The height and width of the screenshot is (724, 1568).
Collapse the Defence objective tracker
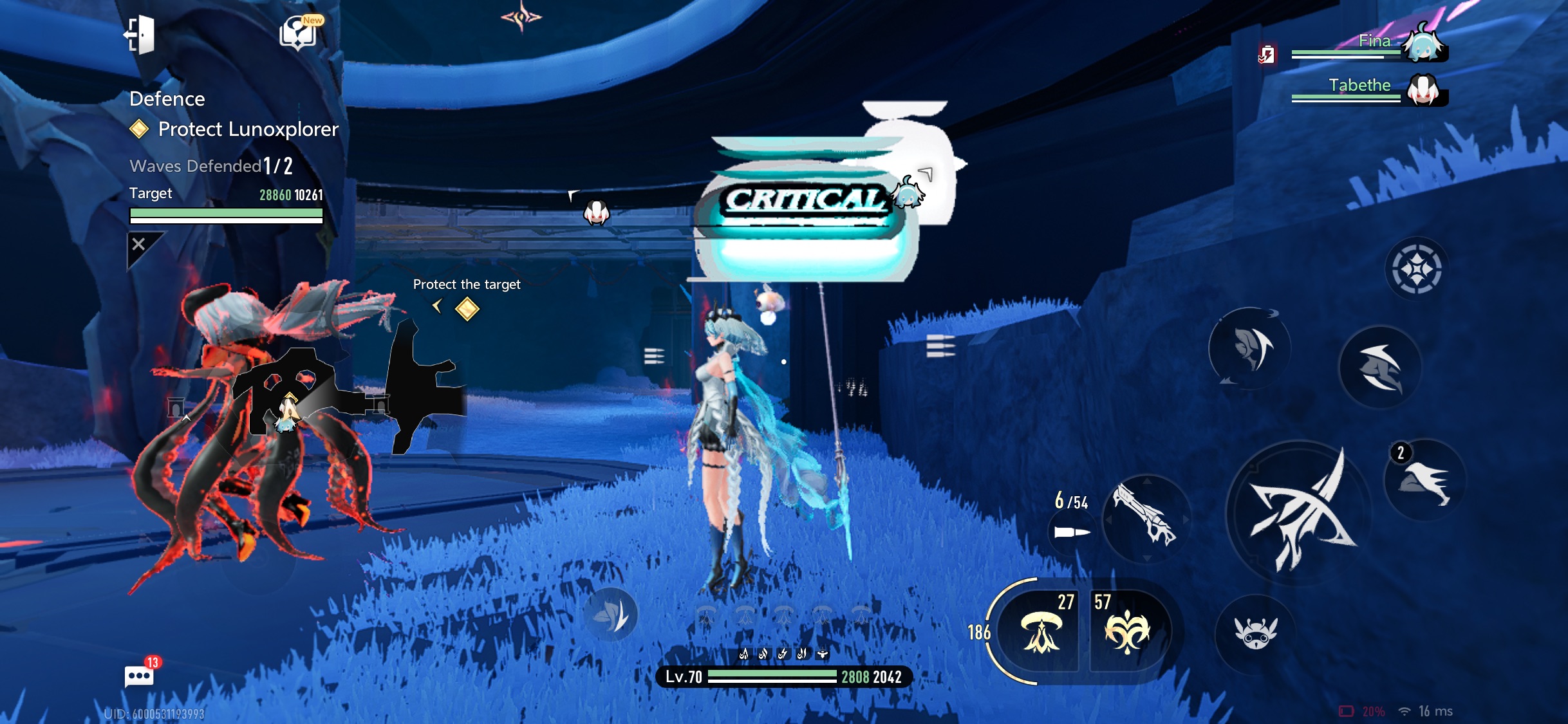point(140,245)
